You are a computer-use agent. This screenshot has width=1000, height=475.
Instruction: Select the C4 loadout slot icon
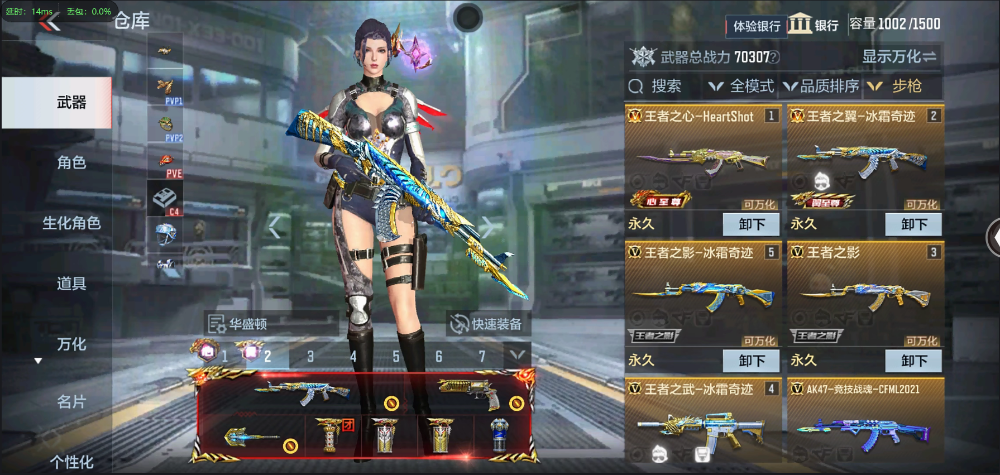(x=165, y=199)
